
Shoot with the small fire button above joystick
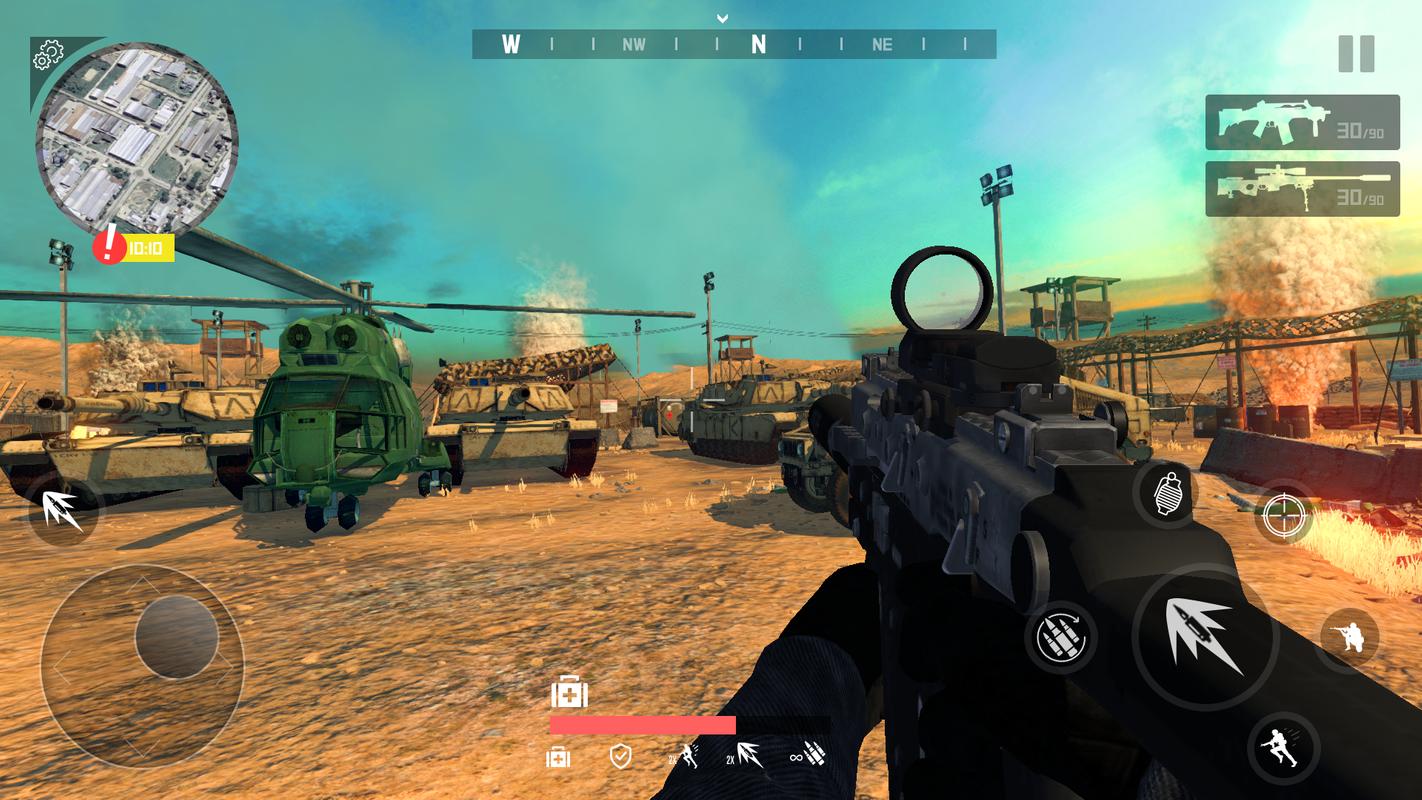click(62, 510)
